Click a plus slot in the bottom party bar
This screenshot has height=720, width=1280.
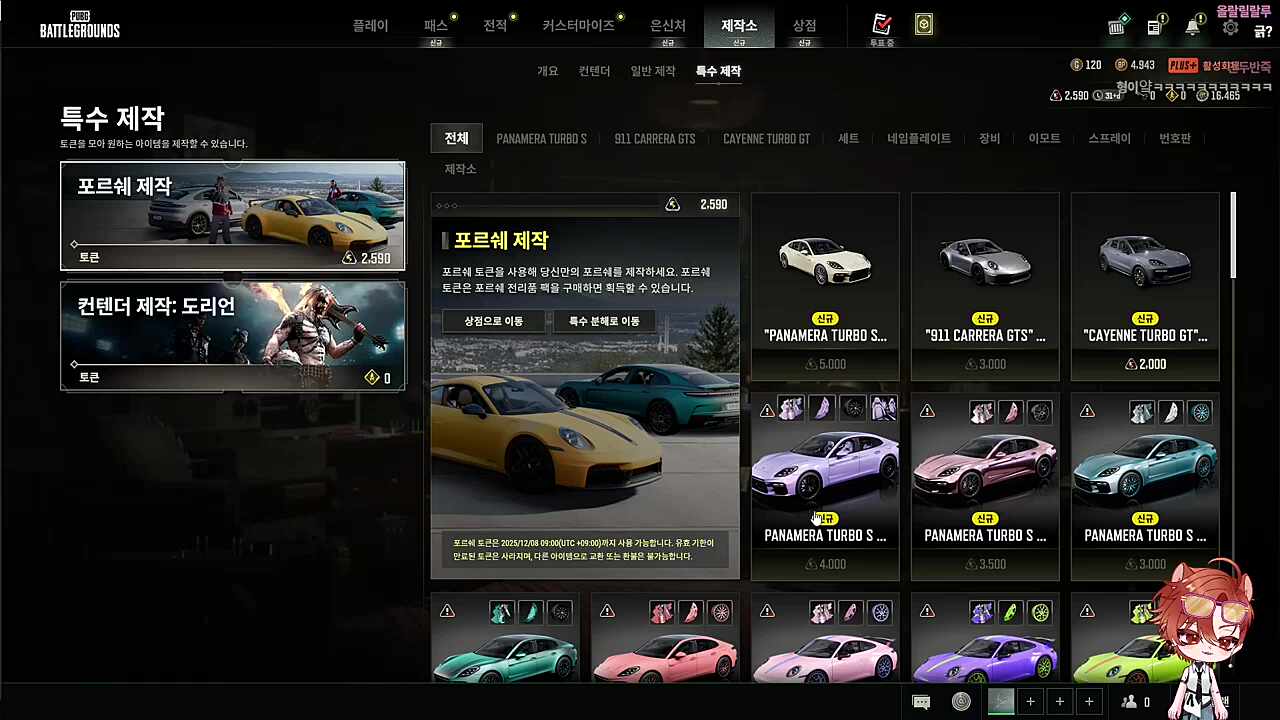point(1030,701)
